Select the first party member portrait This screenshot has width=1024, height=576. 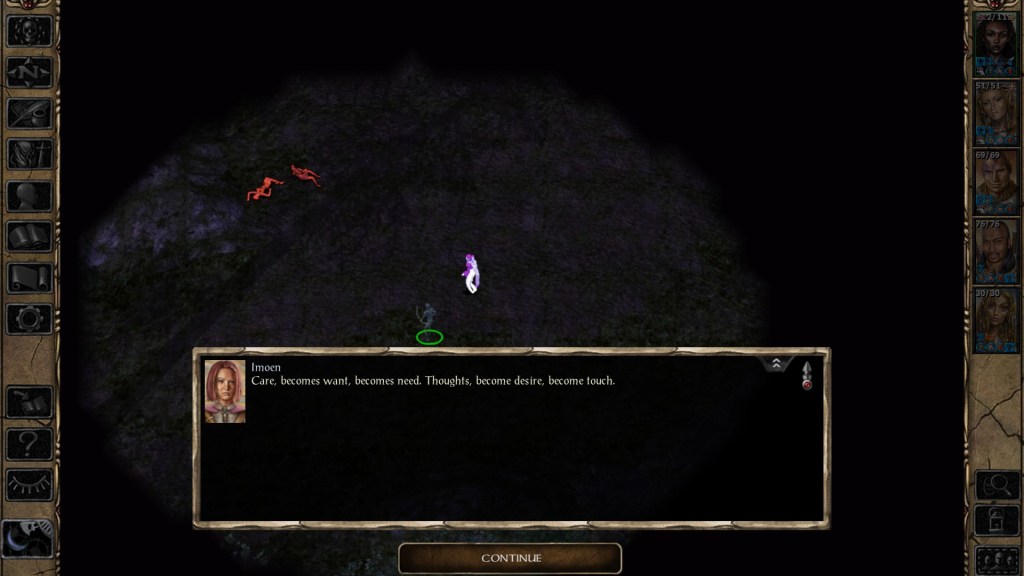996,43
